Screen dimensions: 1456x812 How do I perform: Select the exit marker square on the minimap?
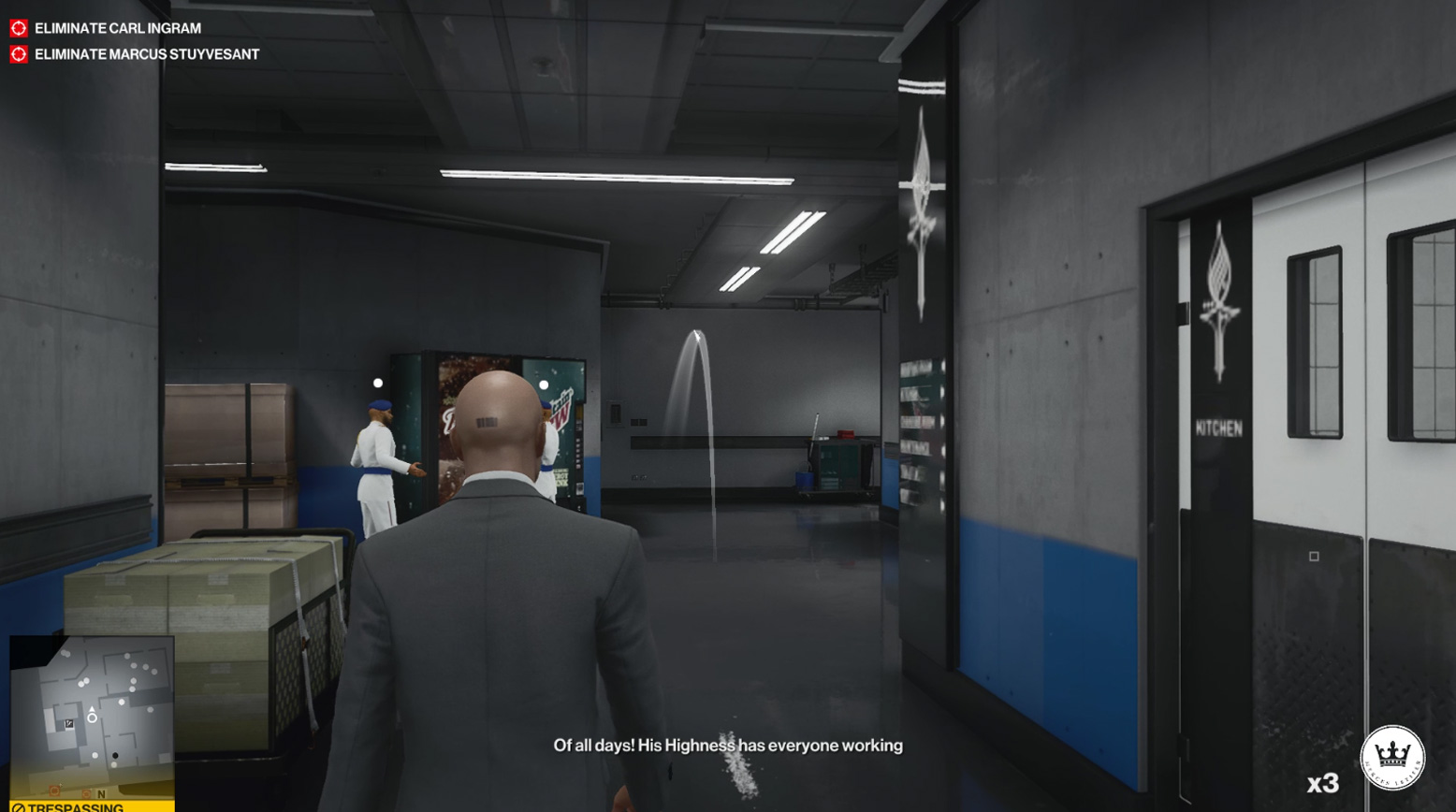coord(68,723)
